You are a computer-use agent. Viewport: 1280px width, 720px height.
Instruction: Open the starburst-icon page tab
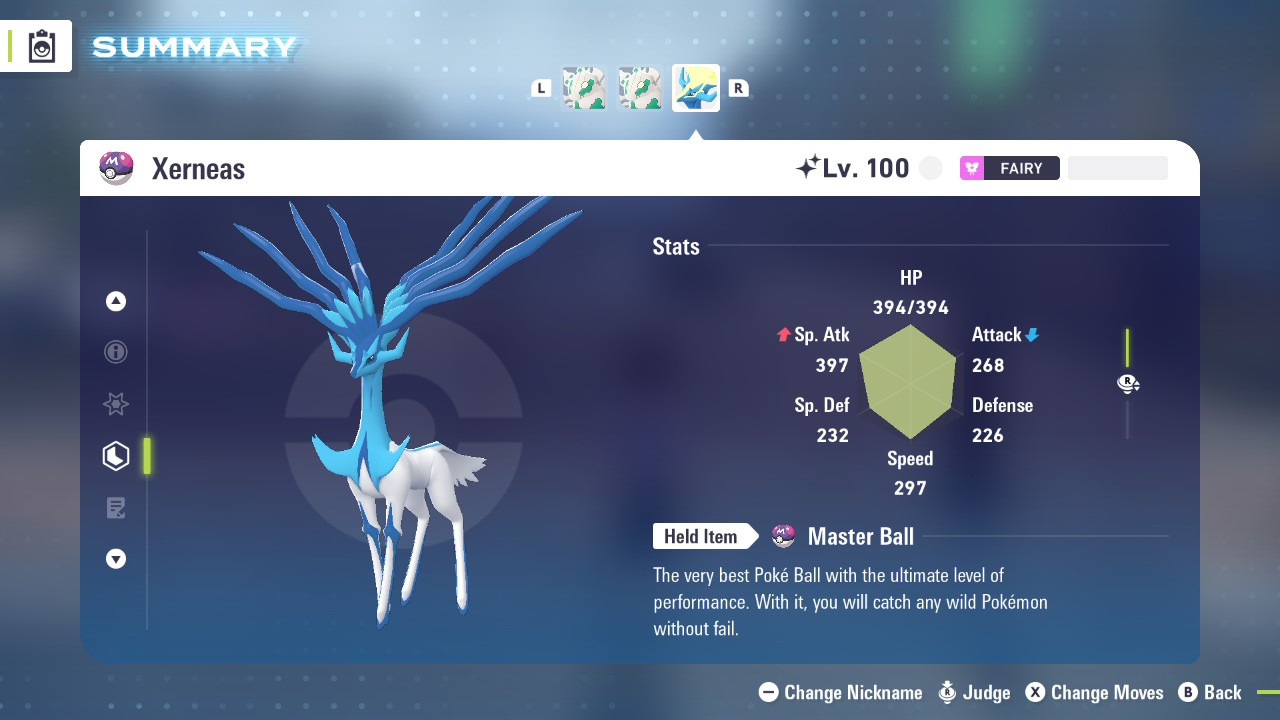click(116, 404)
